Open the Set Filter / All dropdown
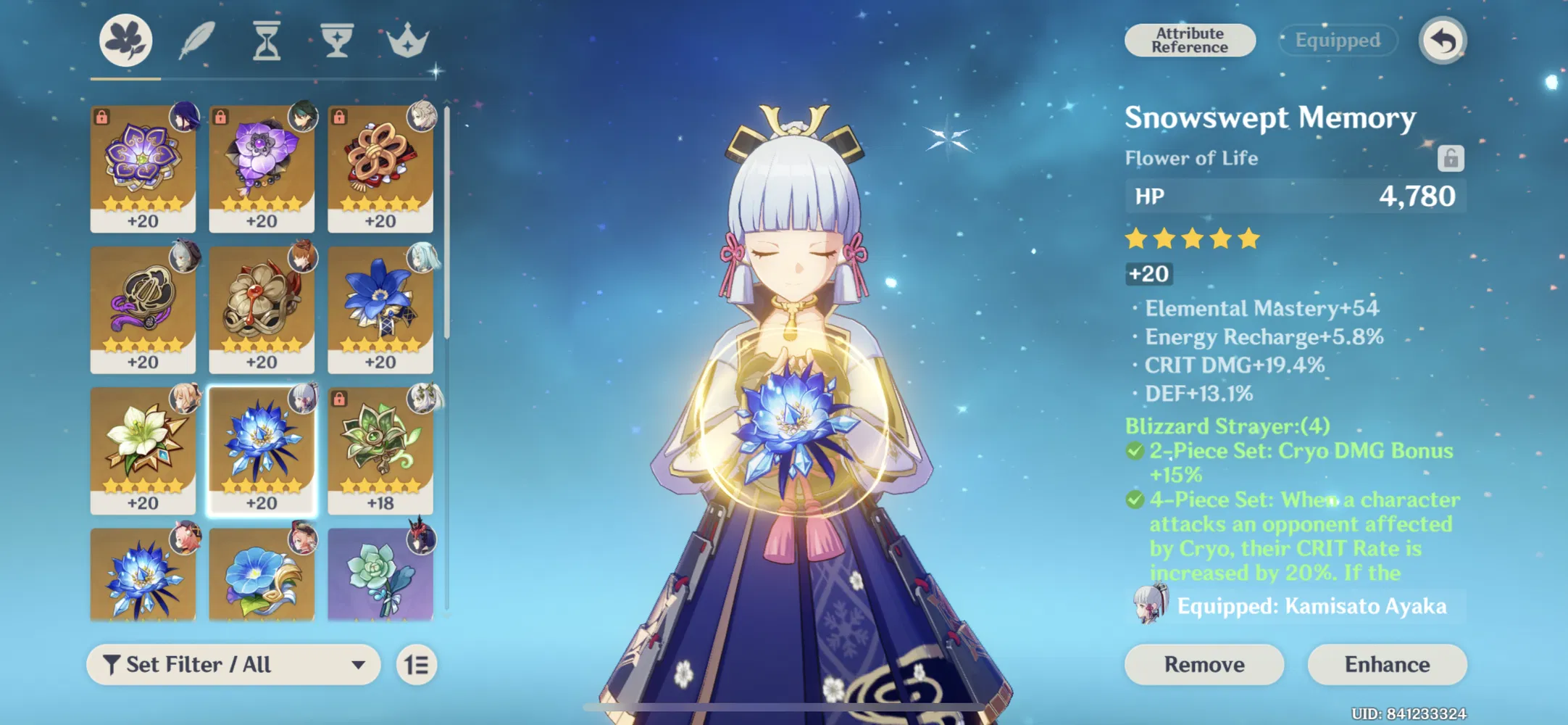The image size is (1568, 725). [x=232, y=664]
